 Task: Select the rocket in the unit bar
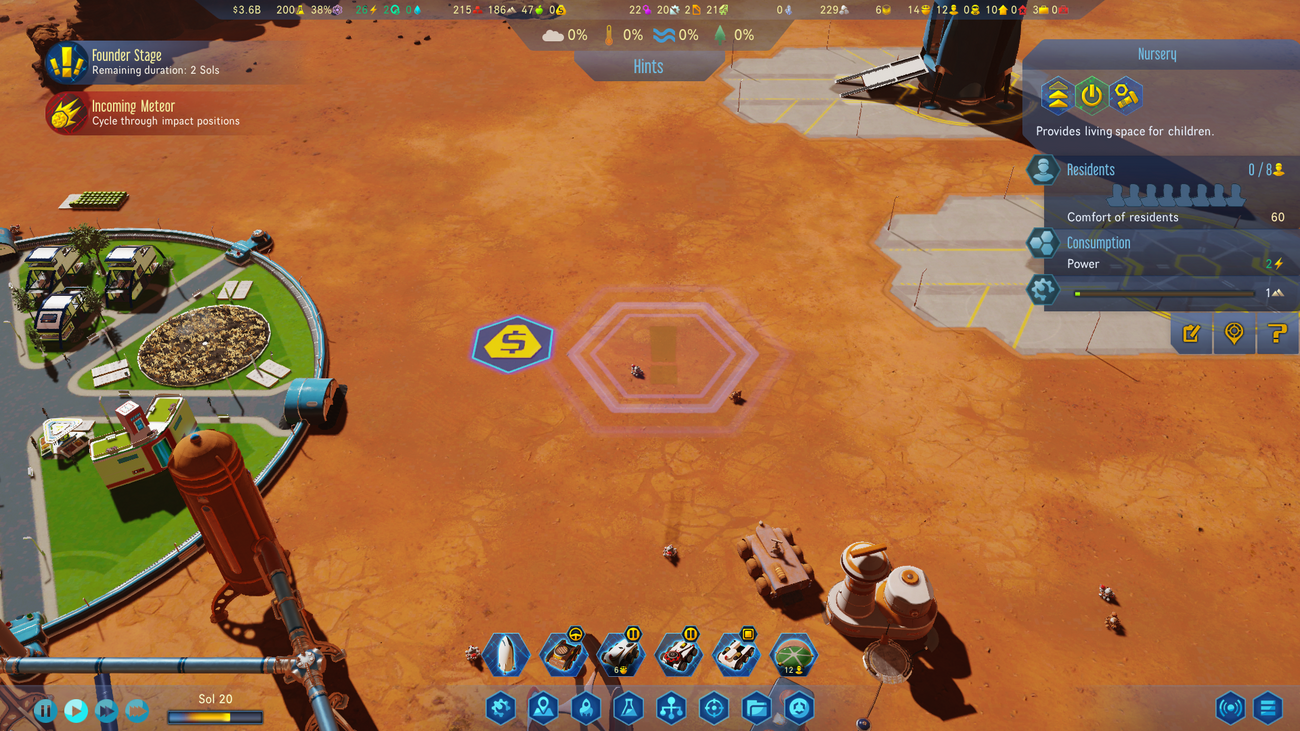point(506,655)
